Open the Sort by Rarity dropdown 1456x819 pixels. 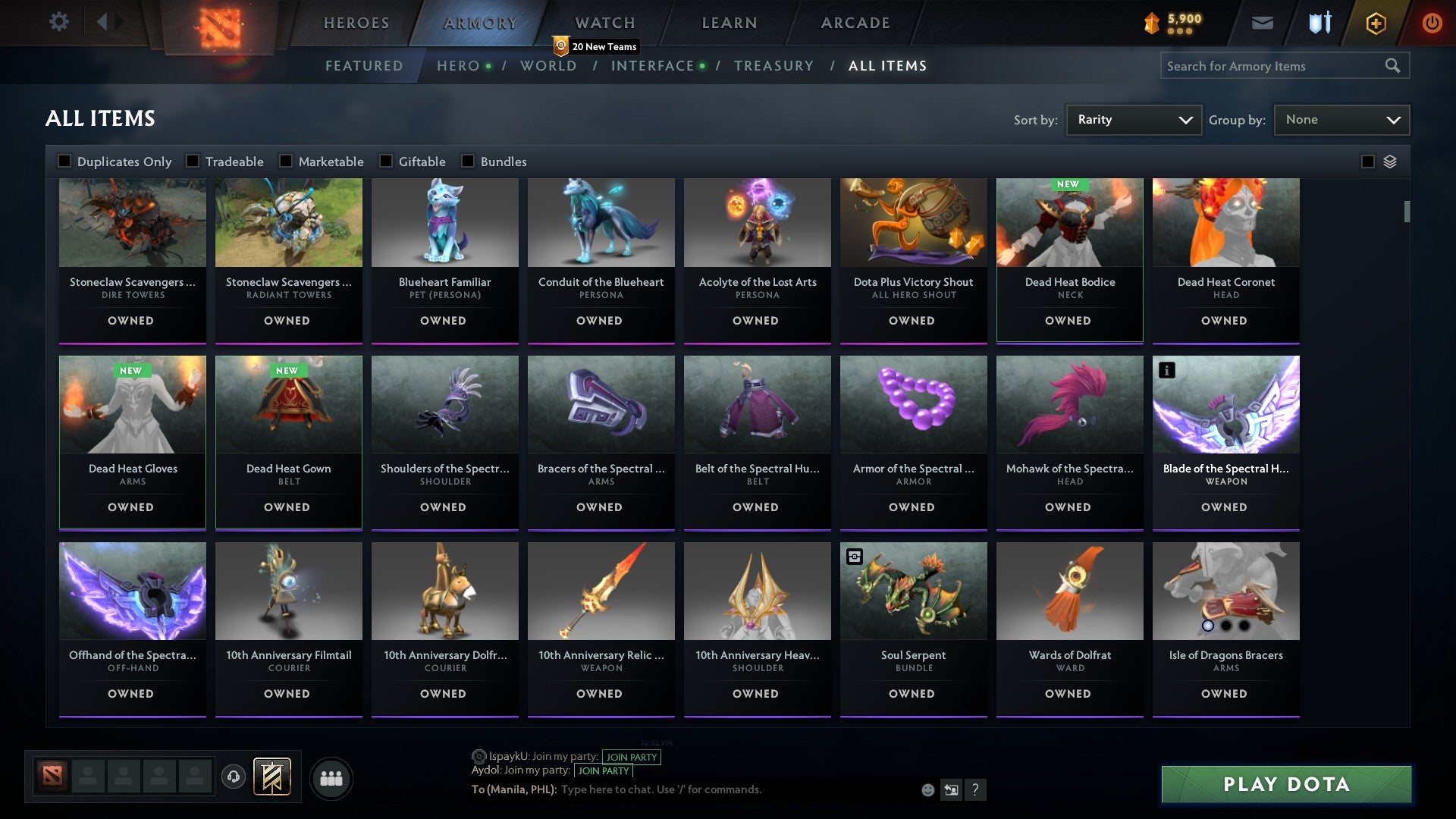coord(1133,119)
